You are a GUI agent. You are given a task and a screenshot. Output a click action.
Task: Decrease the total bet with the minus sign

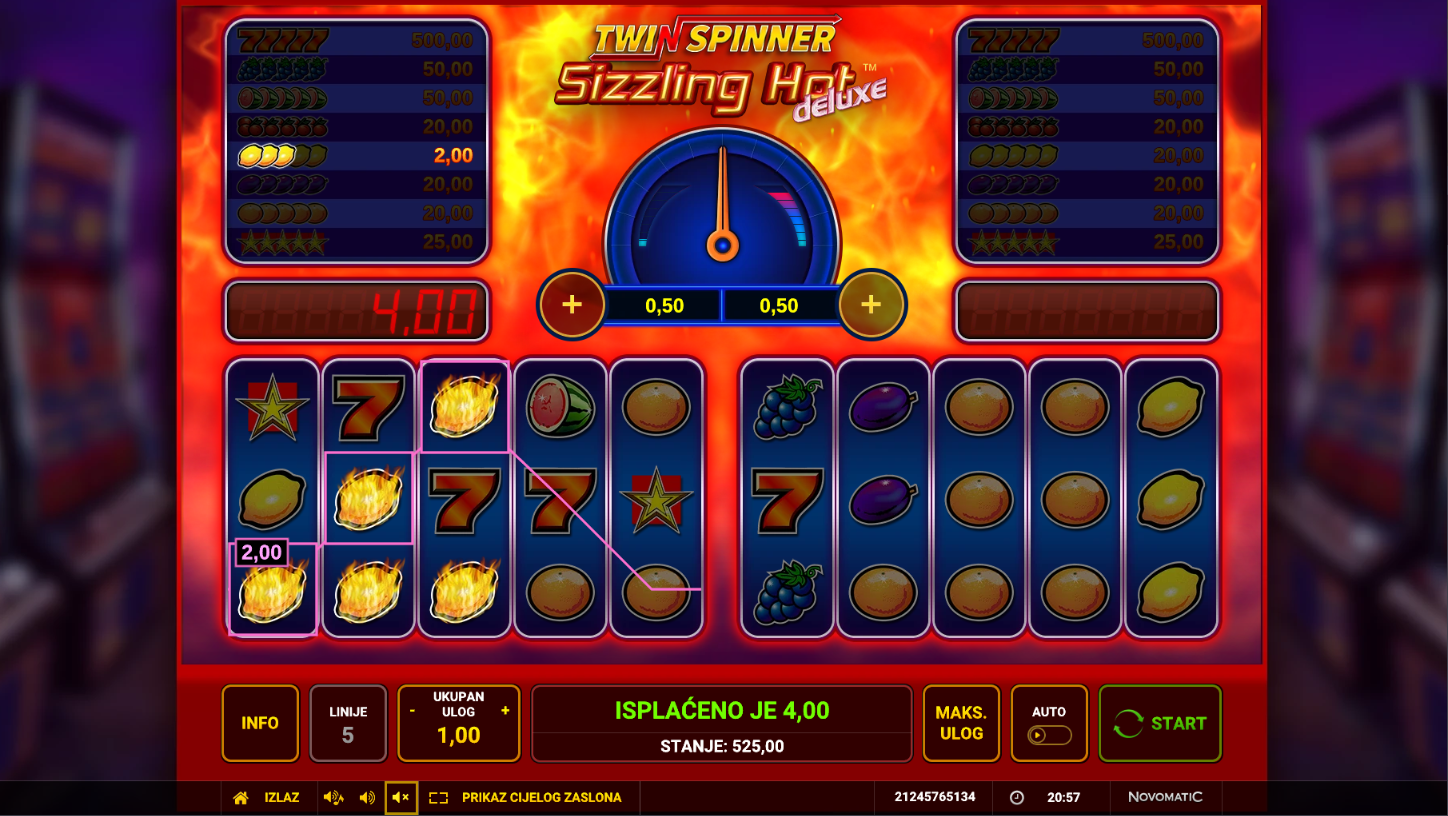pyautogui.click(x=412, y=711)
